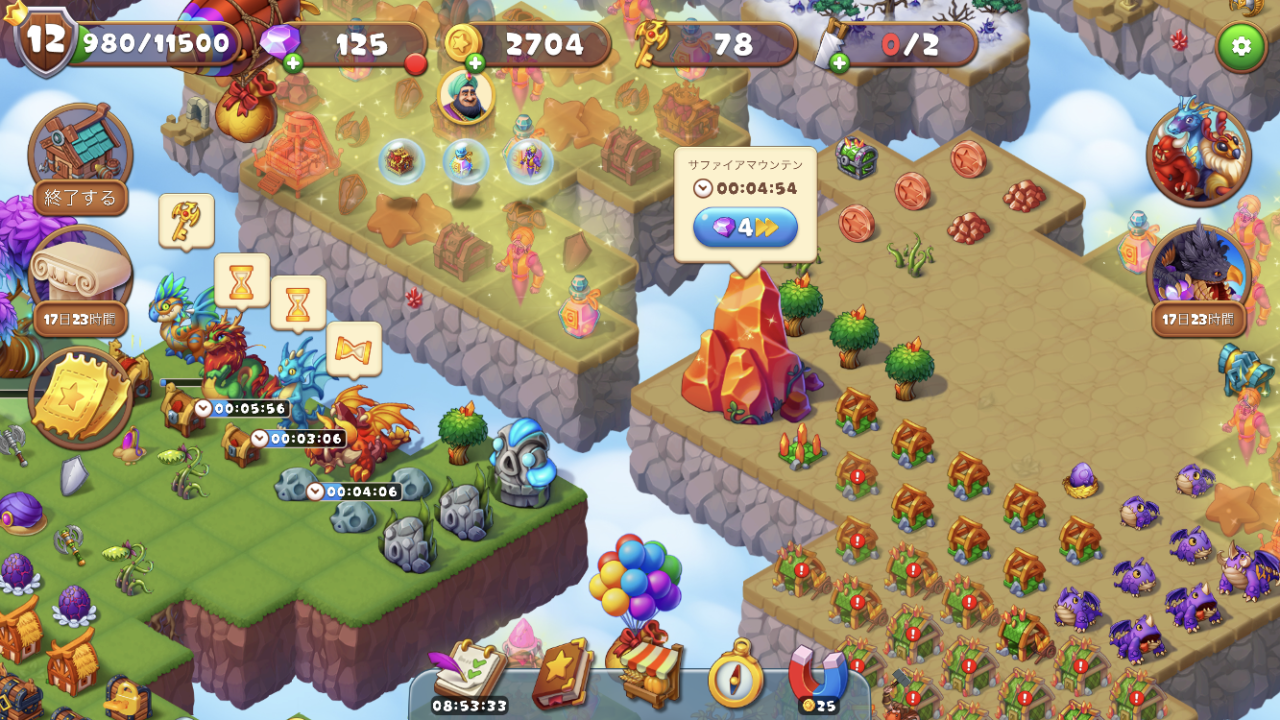1280x720 pixels.
Task: Activate the golden compass button
Action: (x=735, y=675)
